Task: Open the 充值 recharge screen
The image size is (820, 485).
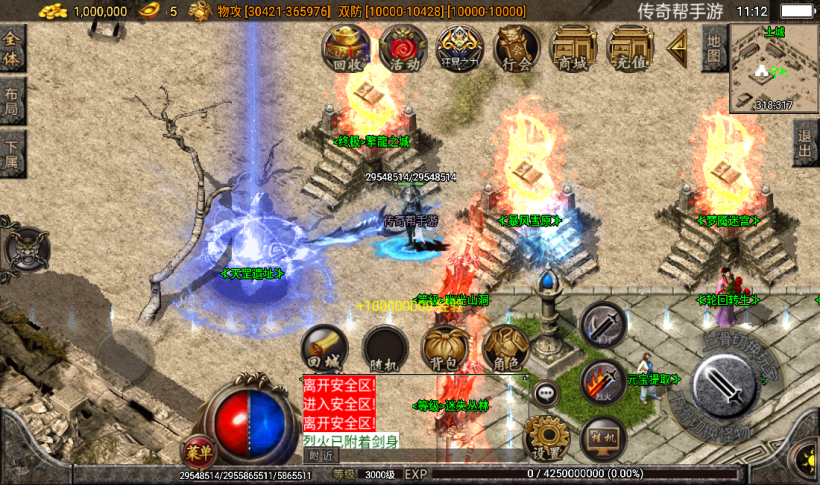Action: coord(630,48)
